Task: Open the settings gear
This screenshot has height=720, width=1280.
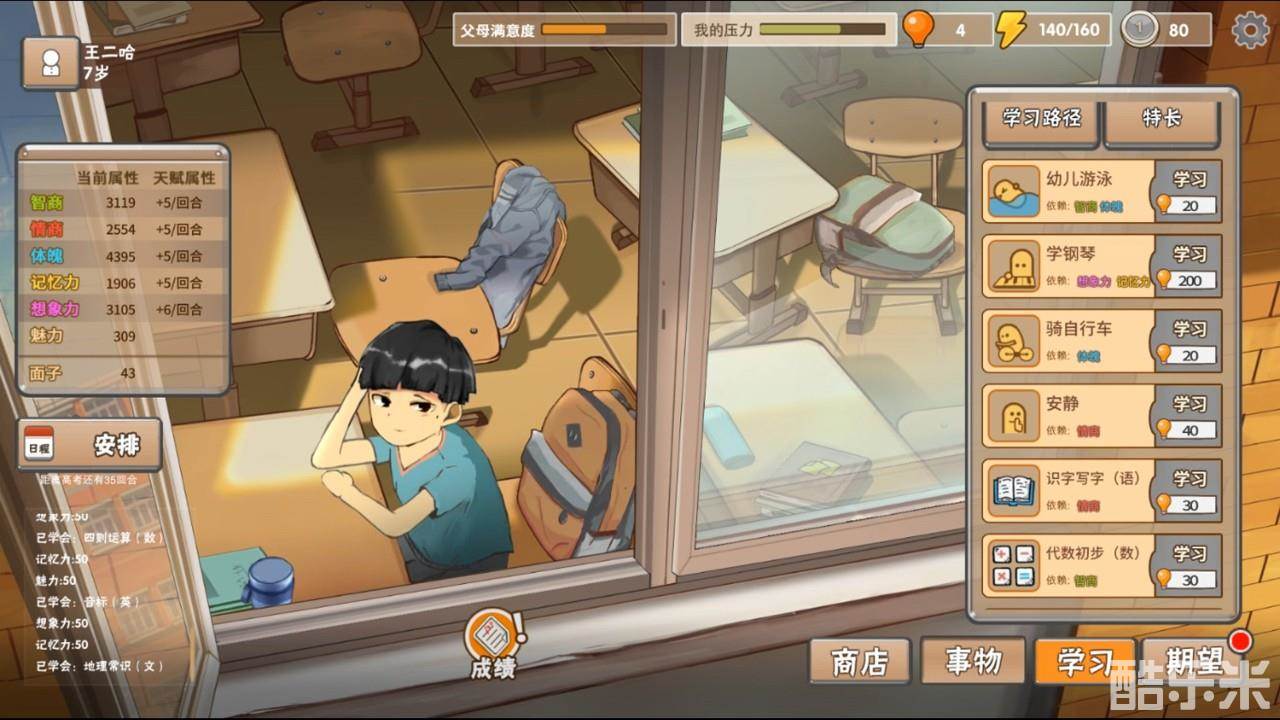Action: coord(1249,30)
